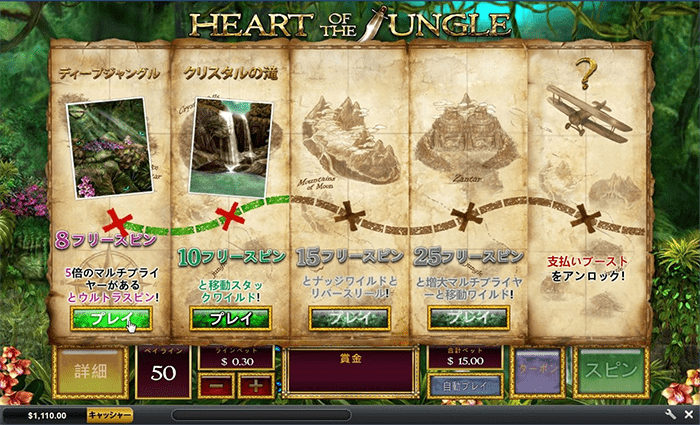
Task: Choose the greyed 15 free spins play button
Action: tap(349, 318)
